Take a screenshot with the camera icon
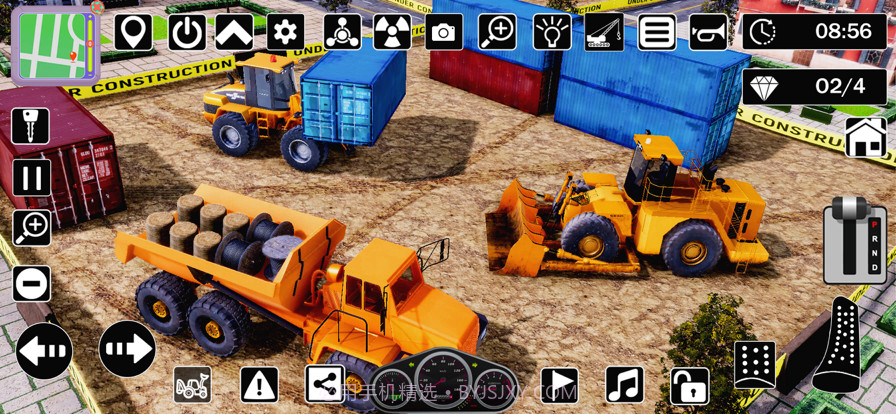896x414 pixels. [x=444, y=33]
